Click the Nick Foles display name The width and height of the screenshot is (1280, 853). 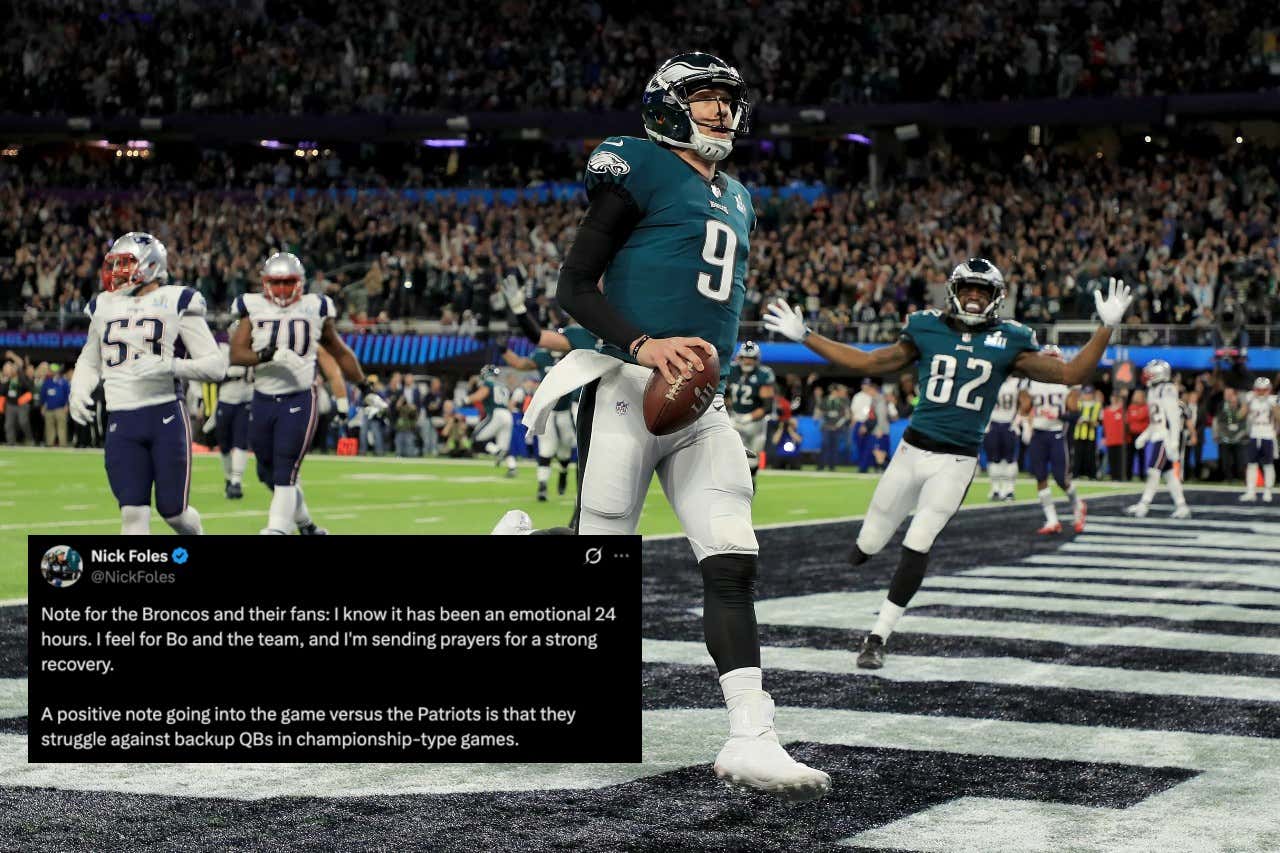129,556
